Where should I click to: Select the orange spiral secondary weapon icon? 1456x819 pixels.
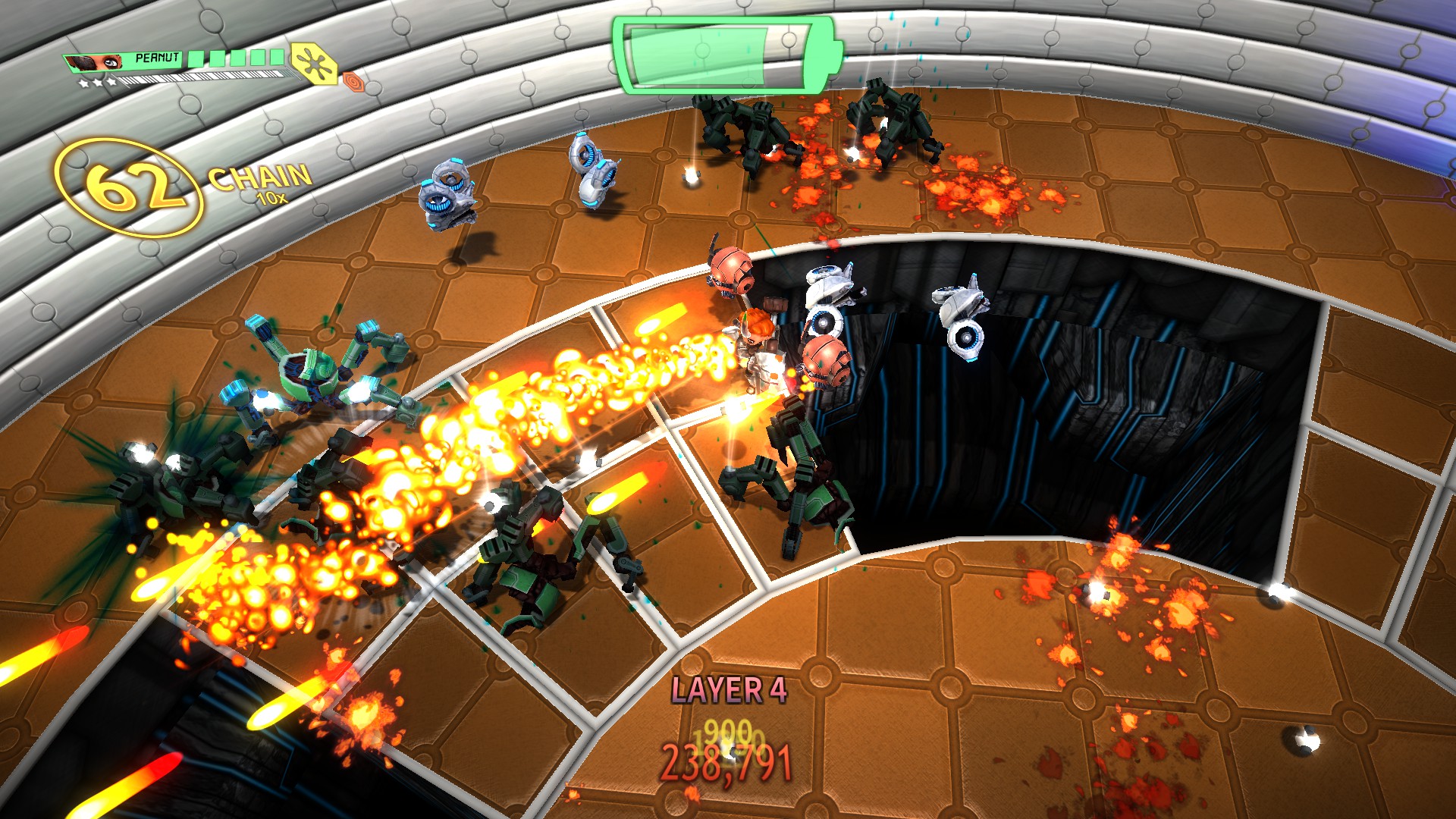[352, 80]
